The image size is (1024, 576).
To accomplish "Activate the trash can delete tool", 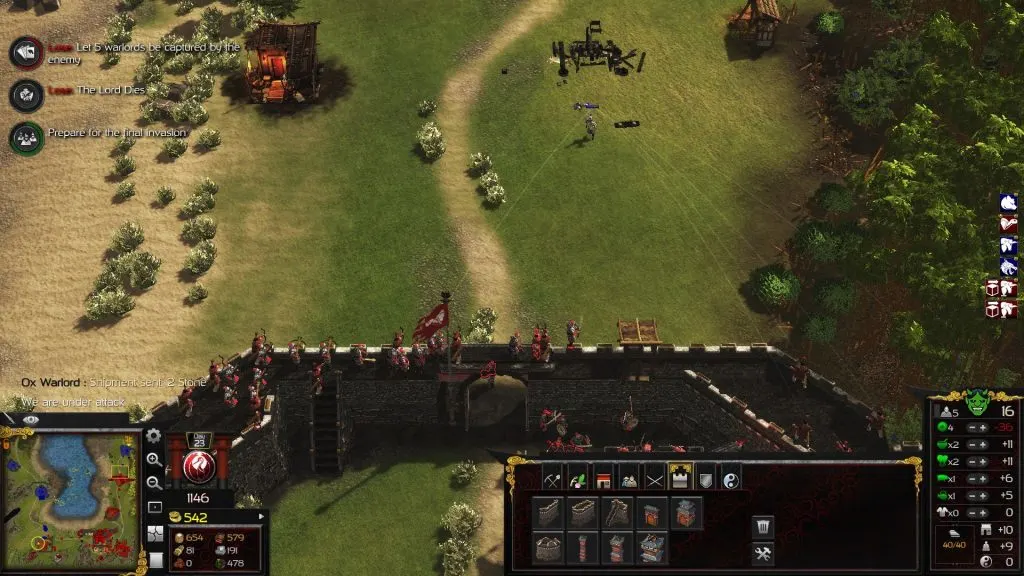I will pos(762,525).
